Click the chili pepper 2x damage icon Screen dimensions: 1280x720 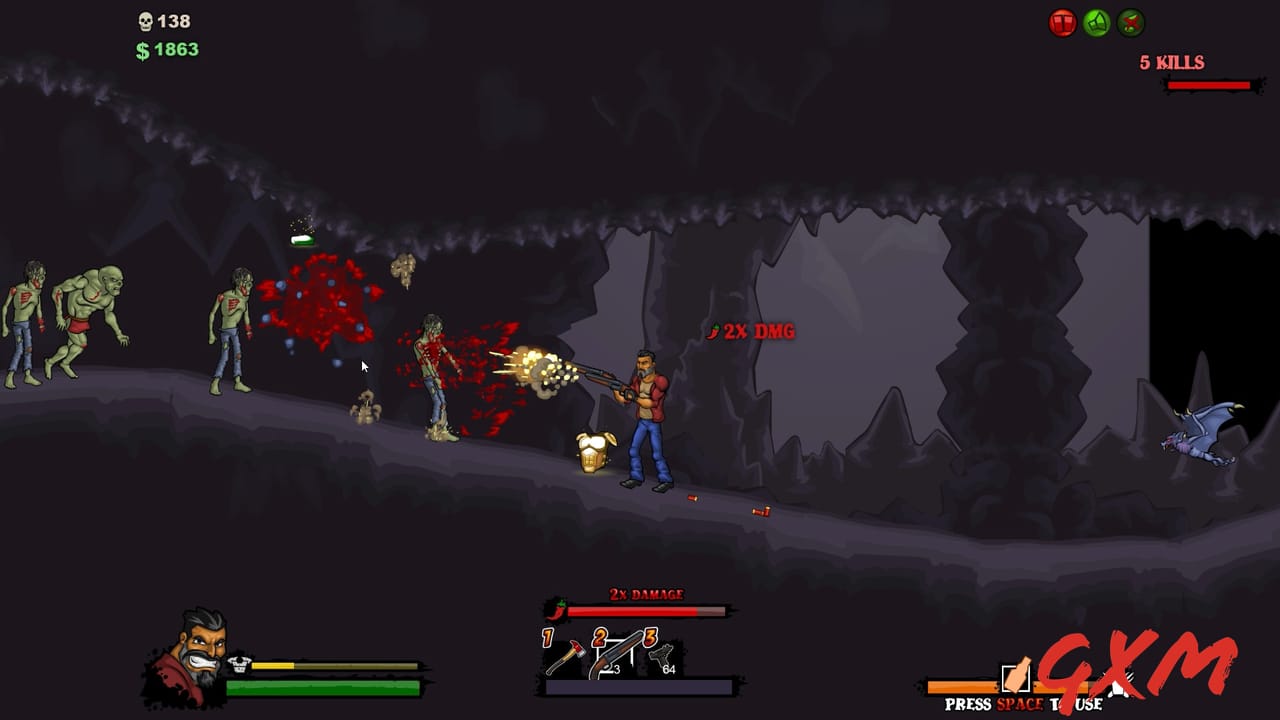[556, 610]
